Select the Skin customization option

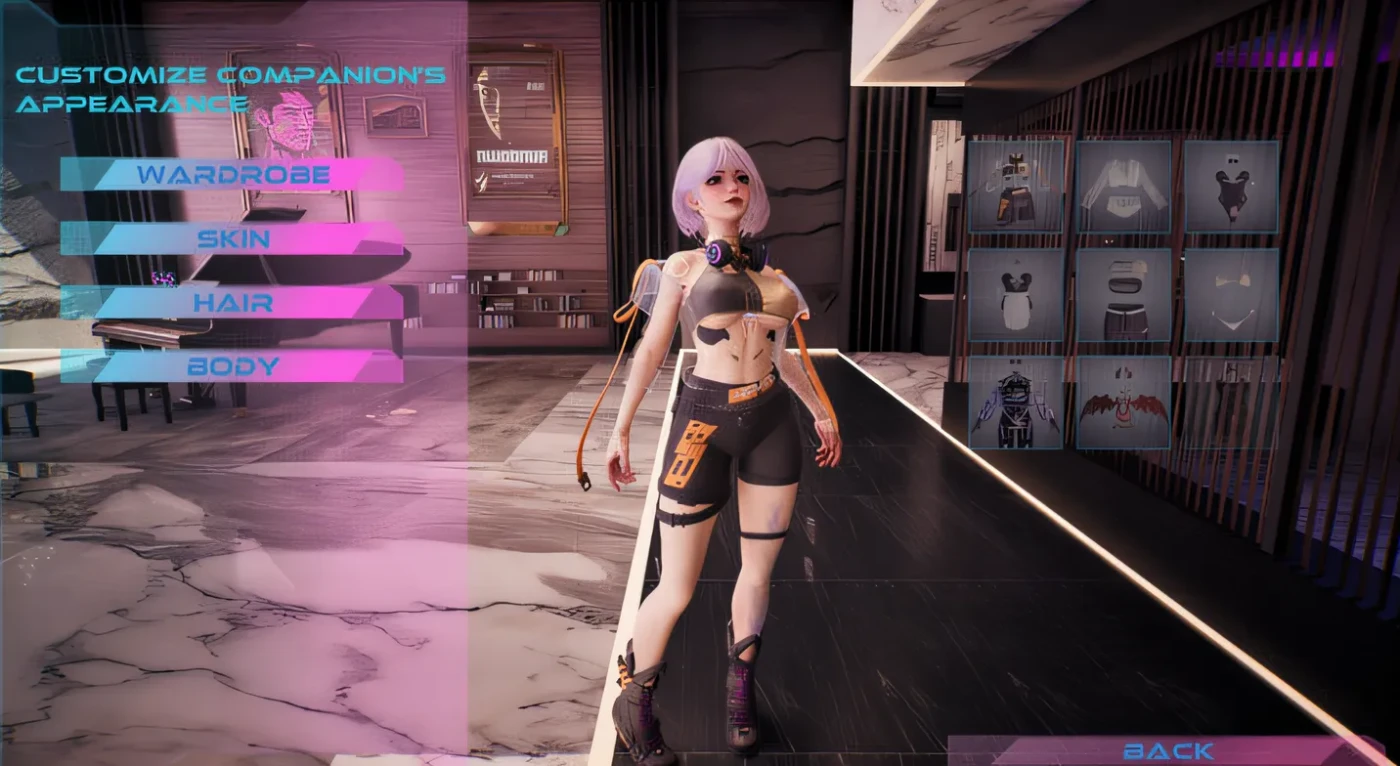pyautogui.click(x=232, y=239)
